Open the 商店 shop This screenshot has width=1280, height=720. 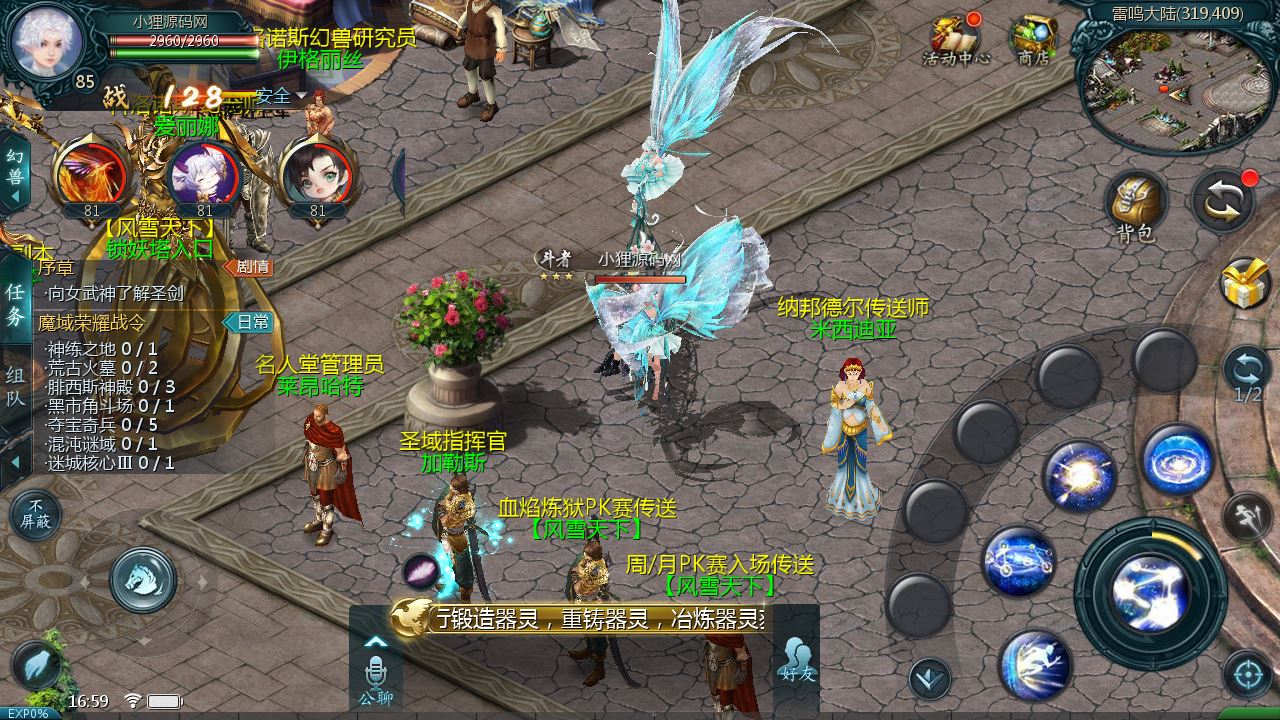pyautogui.click(x=1033, y=40)
